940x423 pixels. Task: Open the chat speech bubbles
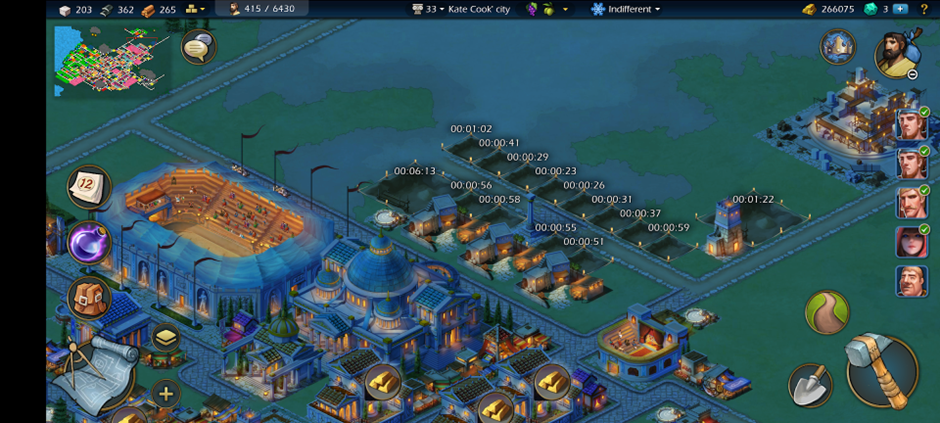[x=198, y=47]
